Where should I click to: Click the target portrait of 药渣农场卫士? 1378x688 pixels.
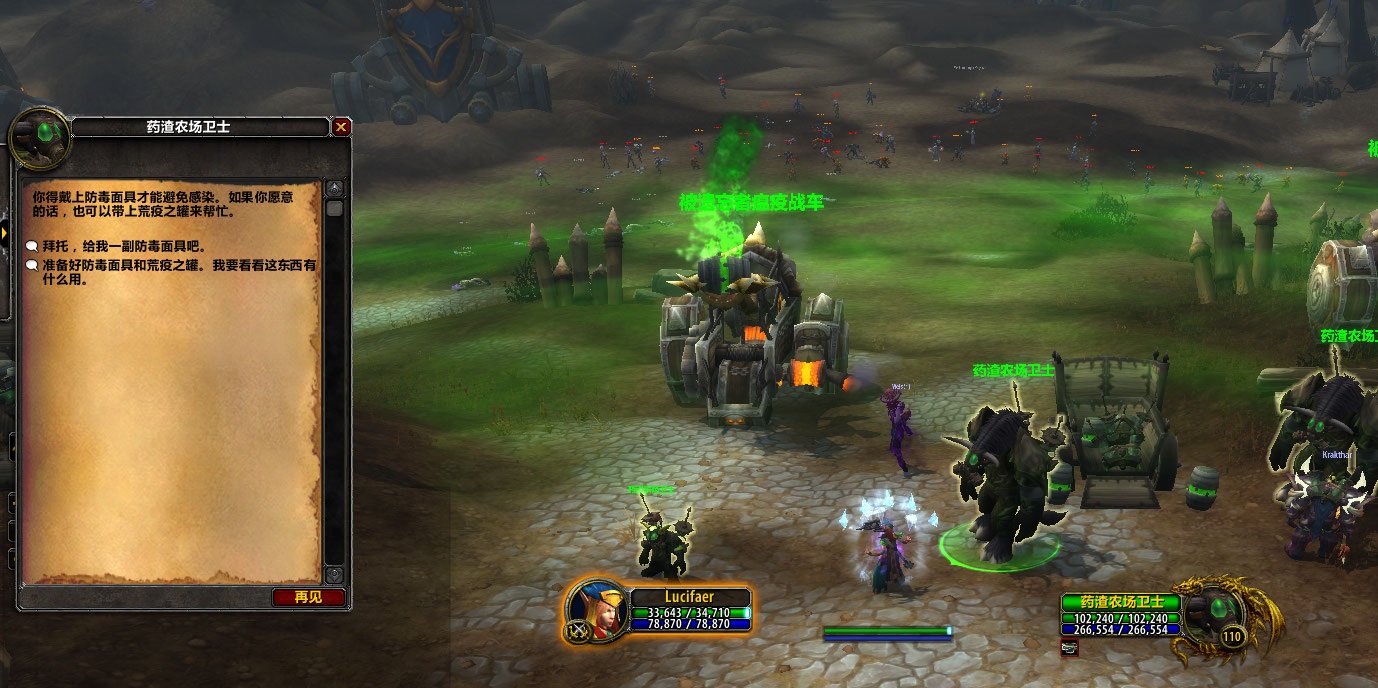coord(1215,610)
